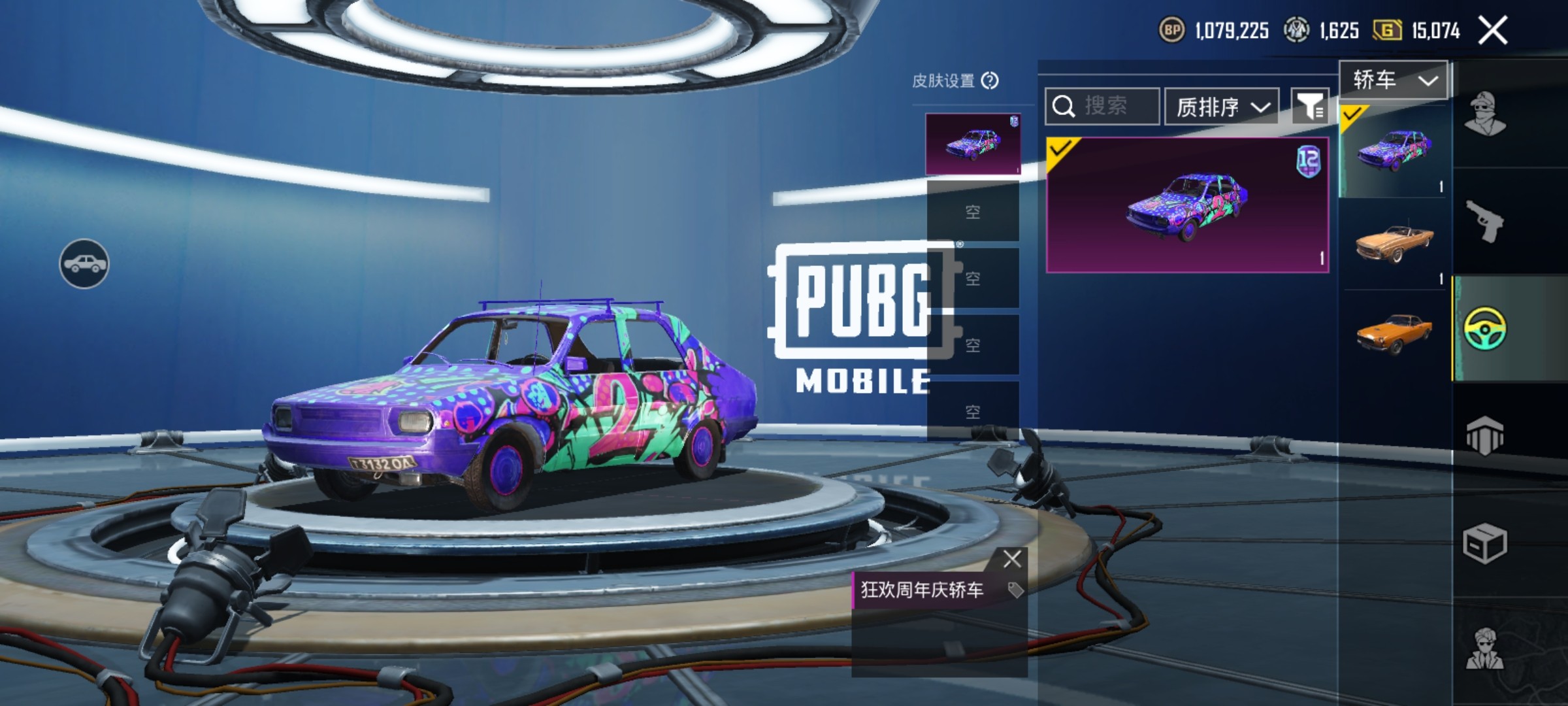Switch to the character outfit tab
This screenshot has height=706, width=1568.
1485,114
